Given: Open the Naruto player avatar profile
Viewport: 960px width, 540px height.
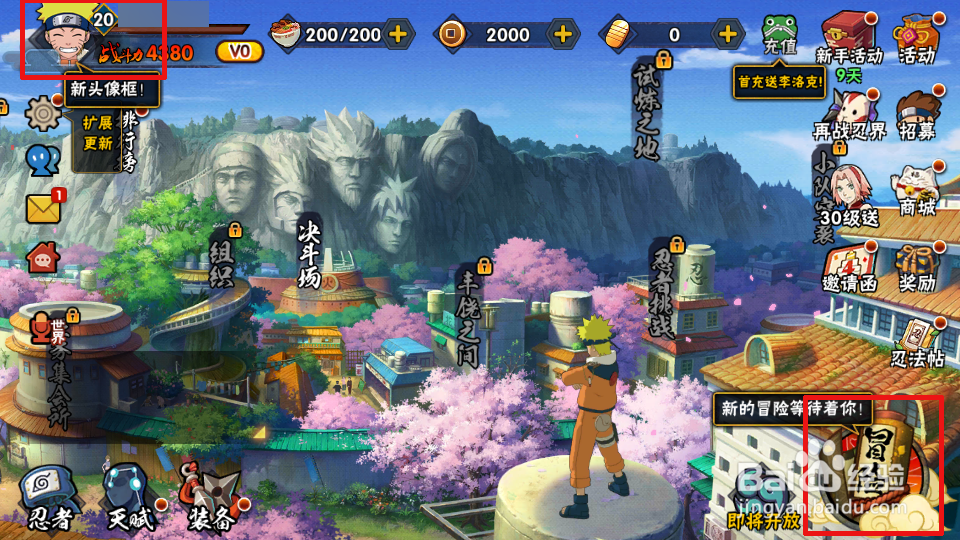Looking at the screenshot, I should [58, 36].
